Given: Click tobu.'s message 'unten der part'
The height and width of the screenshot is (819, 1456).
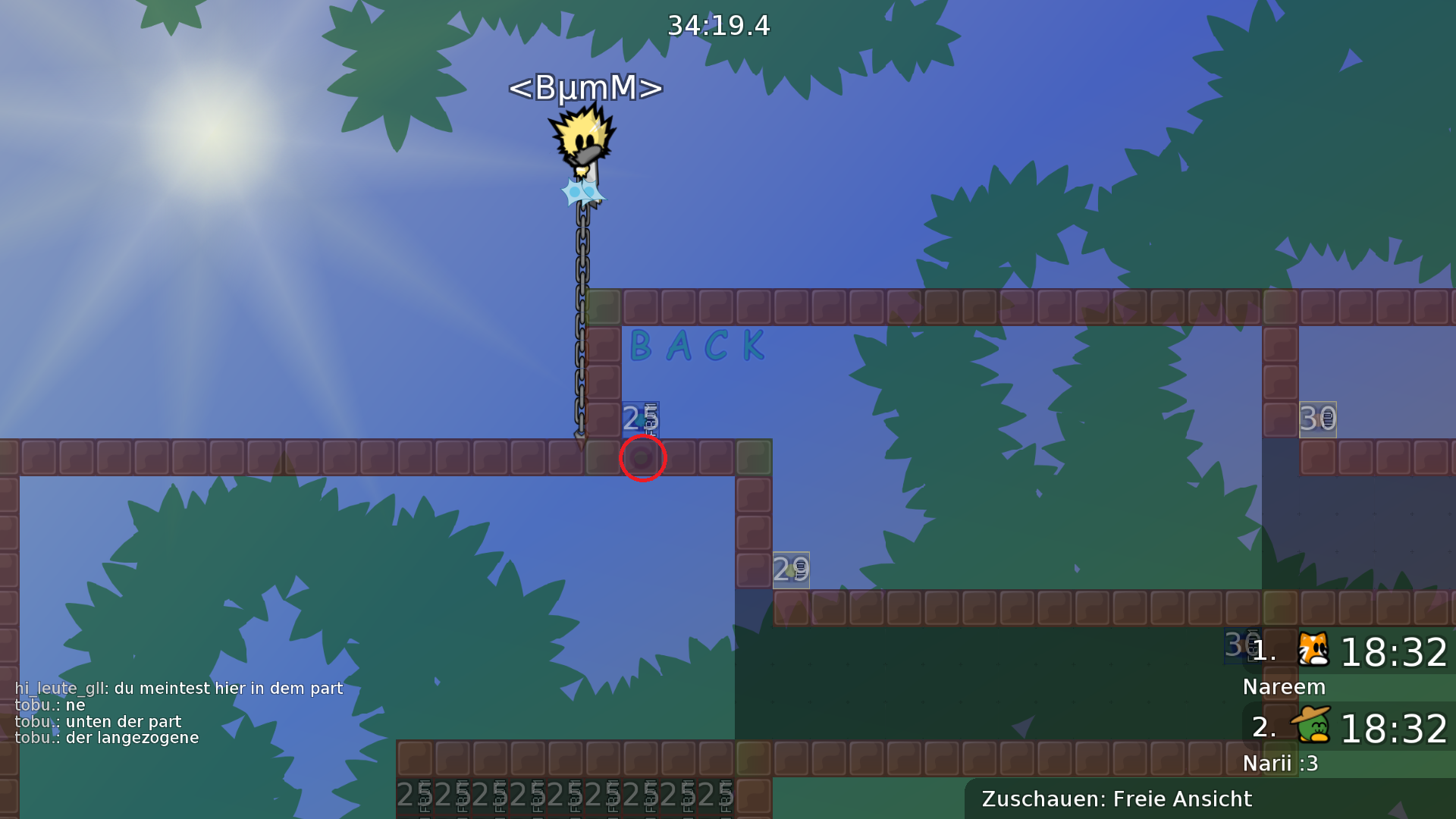Looking at the screenshot, I should click(x=99, y=721).
